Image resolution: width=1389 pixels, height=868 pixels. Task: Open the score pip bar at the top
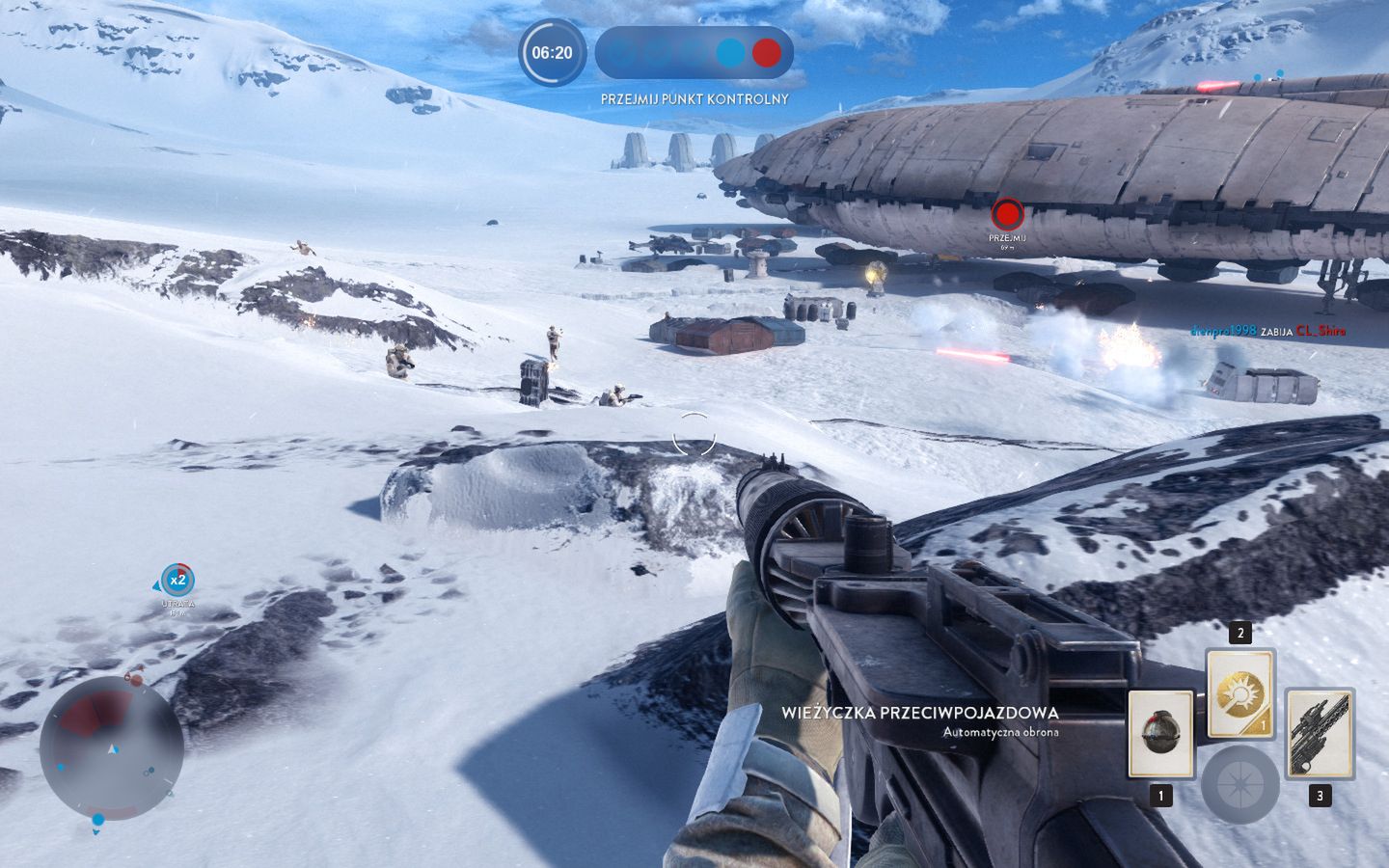click(694, 54)
